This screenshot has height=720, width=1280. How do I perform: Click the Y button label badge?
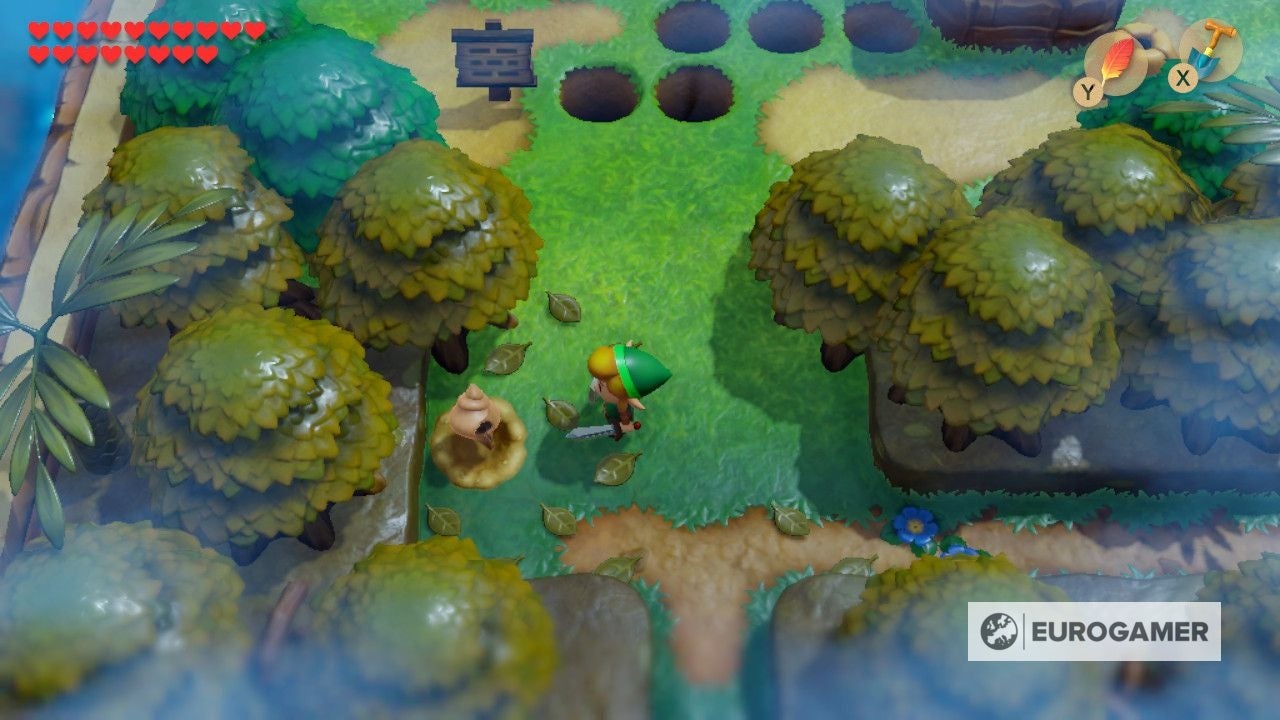point(1090,88)
